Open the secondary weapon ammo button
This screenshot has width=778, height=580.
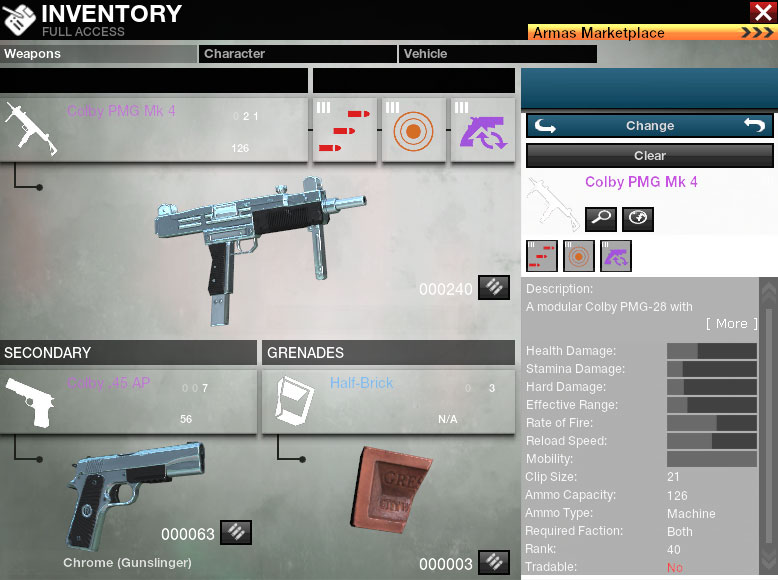(x=235, y=533)
